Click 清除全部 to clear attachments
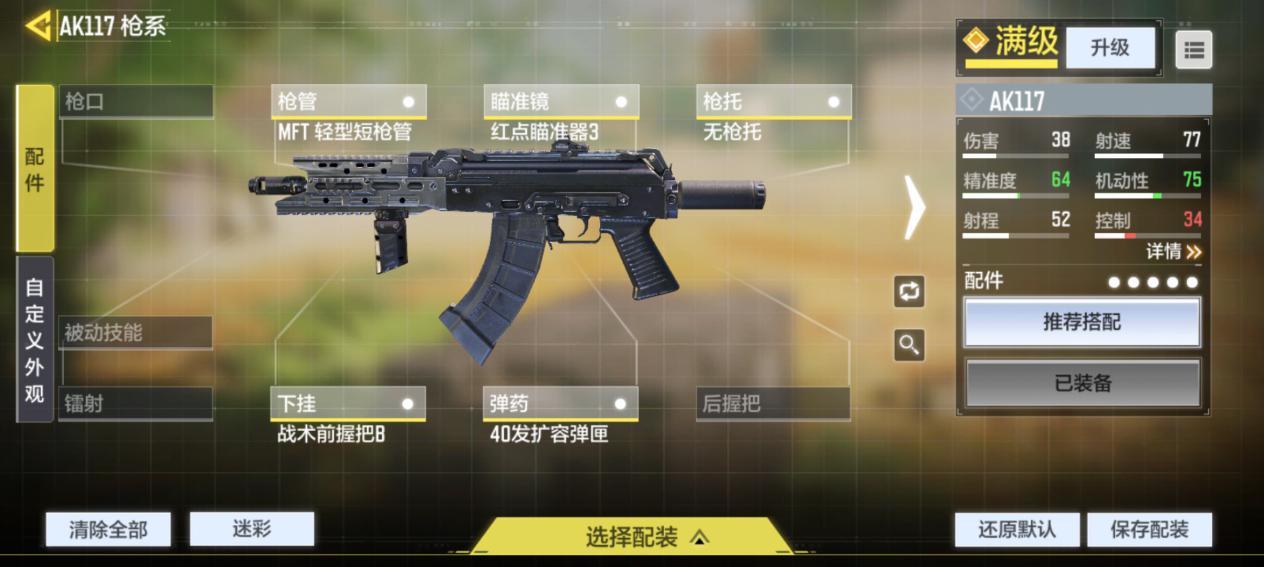This screenshot has width=1264, height=567. (108, 530)
